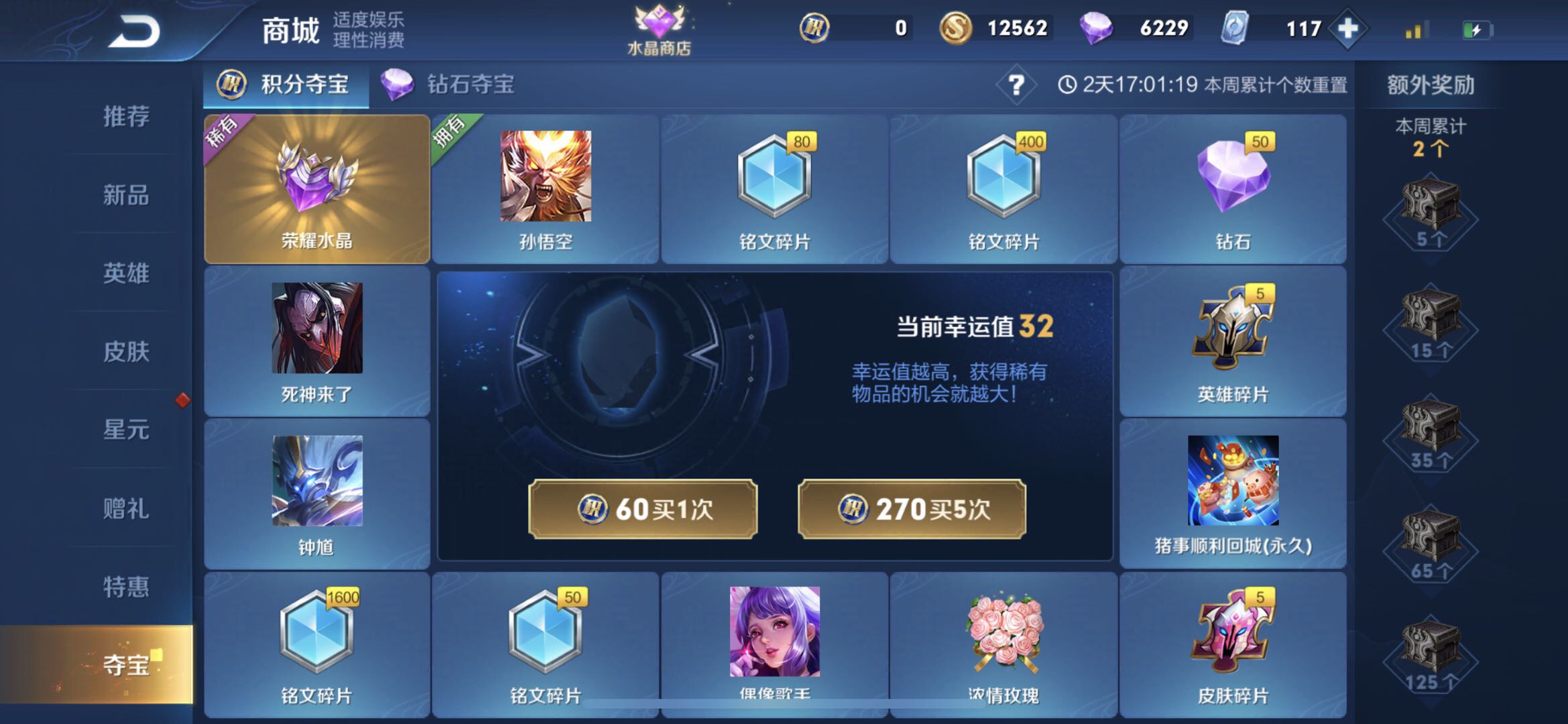Select the 孙悟空 hero thumbnail
Image resolution: width=1568 pixels, height=724 pixels.
pyautogui.click(x=544, y=178)
